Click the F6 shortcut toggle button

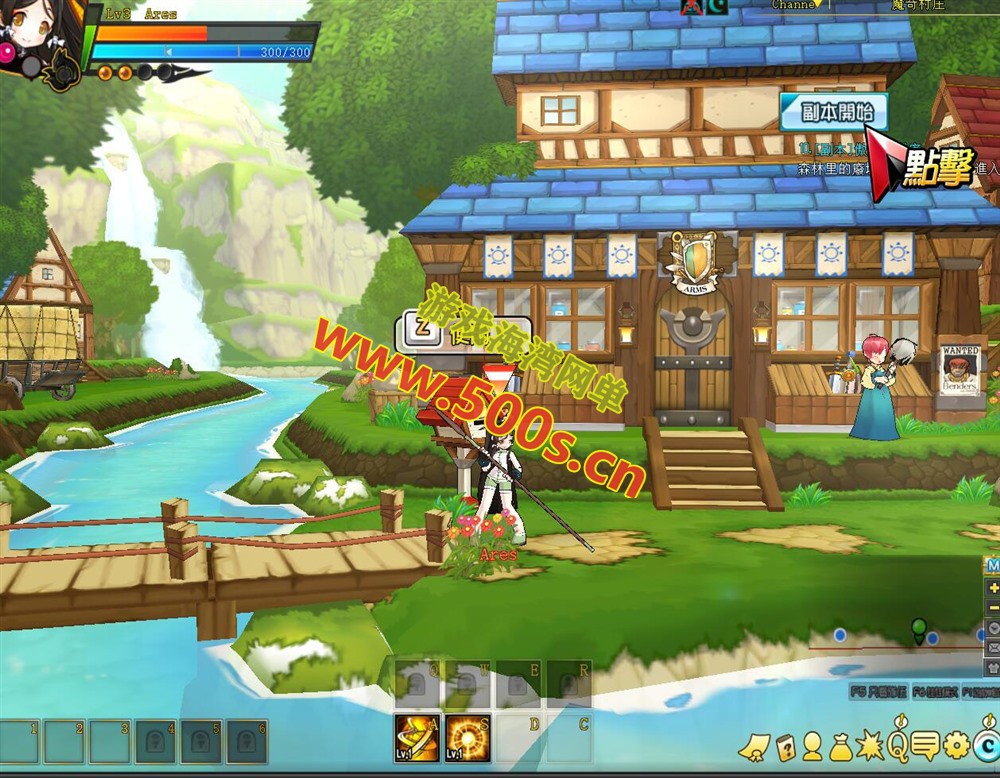[x=933, y=691]
